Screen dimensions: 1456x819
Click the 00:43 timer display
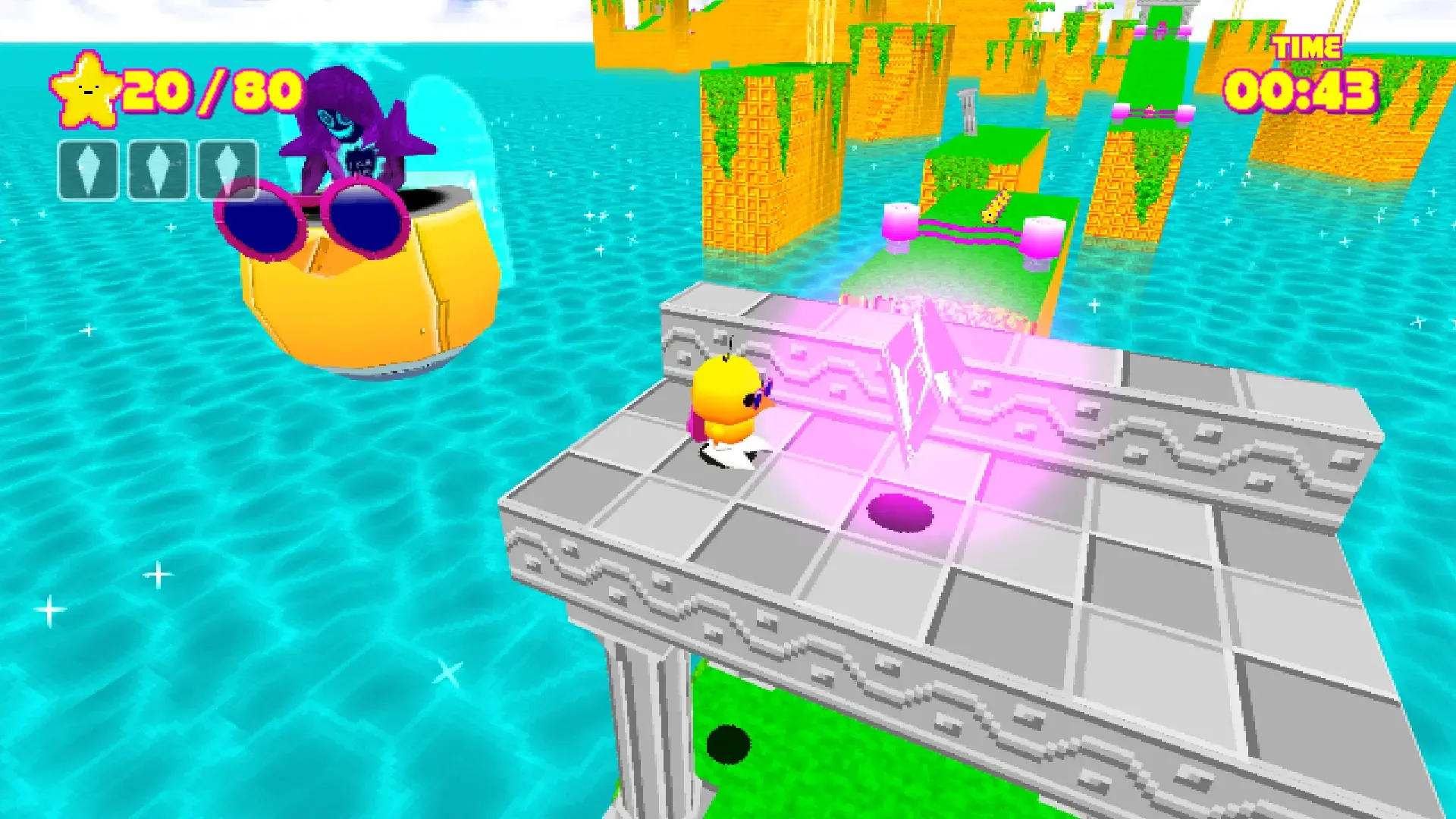1301,91
